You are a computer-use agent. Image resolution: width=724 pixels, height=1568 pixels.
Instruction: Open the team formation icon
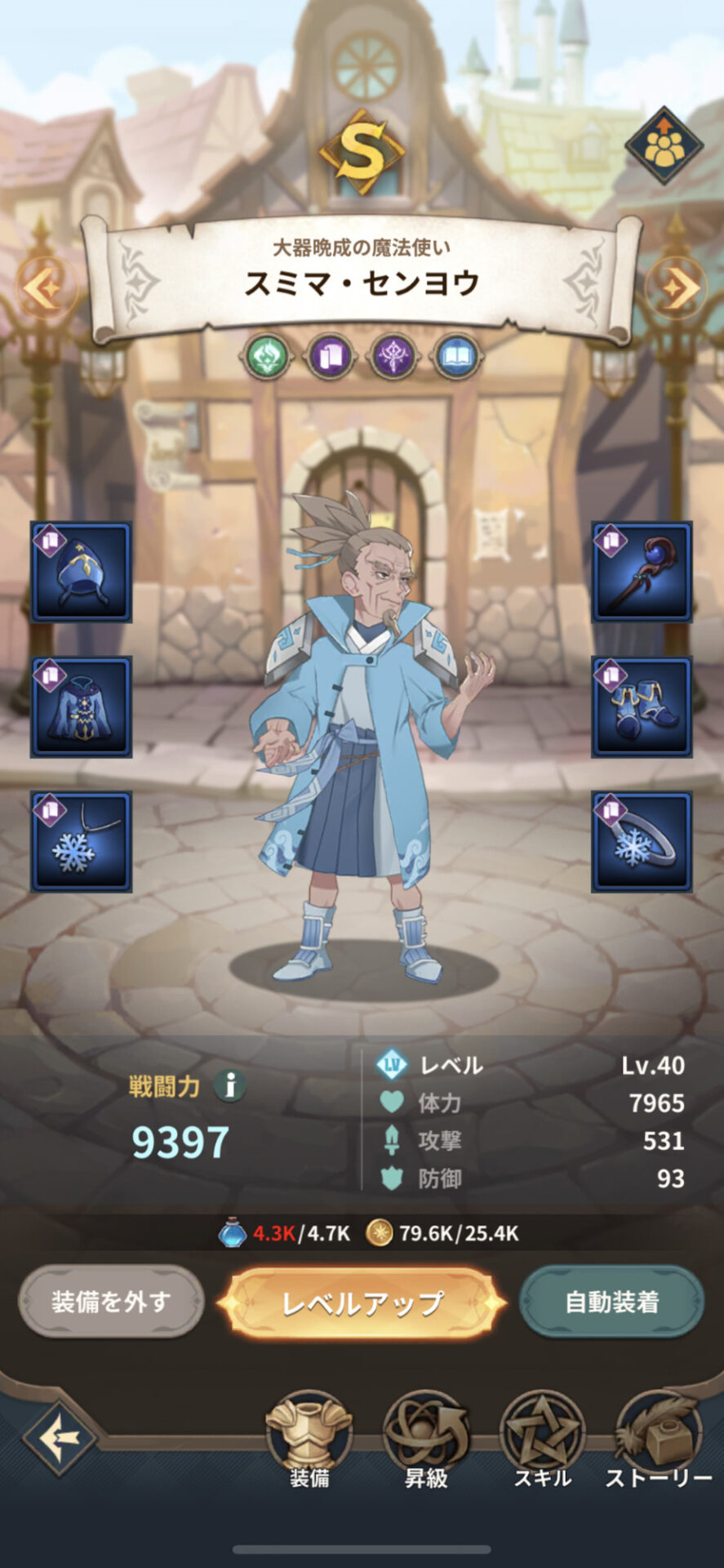pyautogui.click(x=664, y=145)
